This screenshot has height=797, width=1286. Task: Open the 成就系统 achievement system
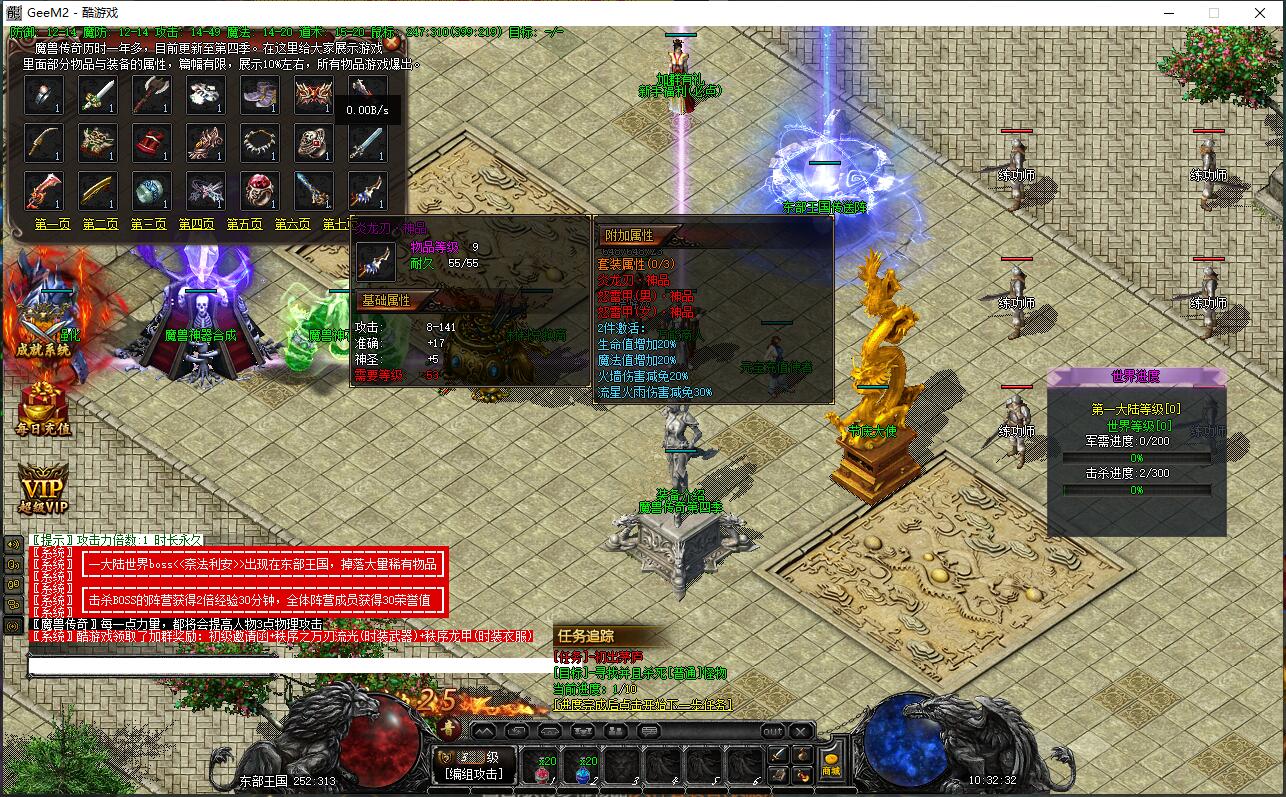tap(43, 320)
